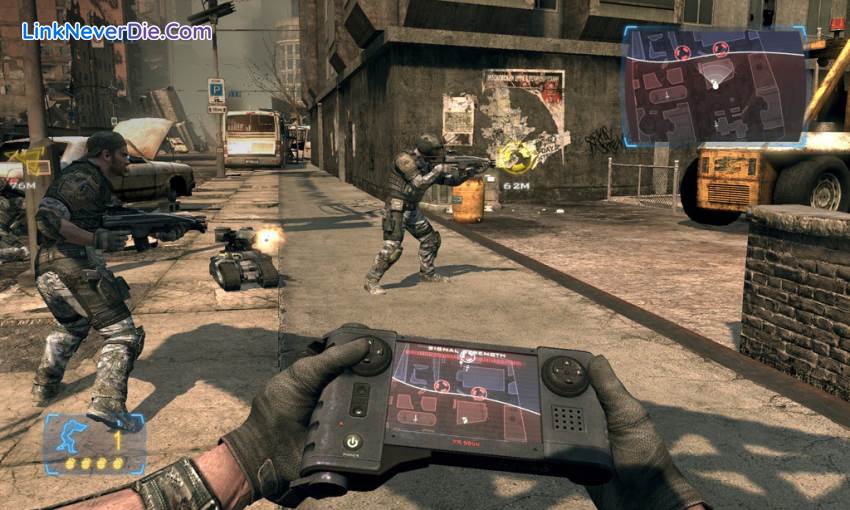Select the yellow waypoint marker at 96M
This screenshot has width=850, height=510.
click(29, 160)
